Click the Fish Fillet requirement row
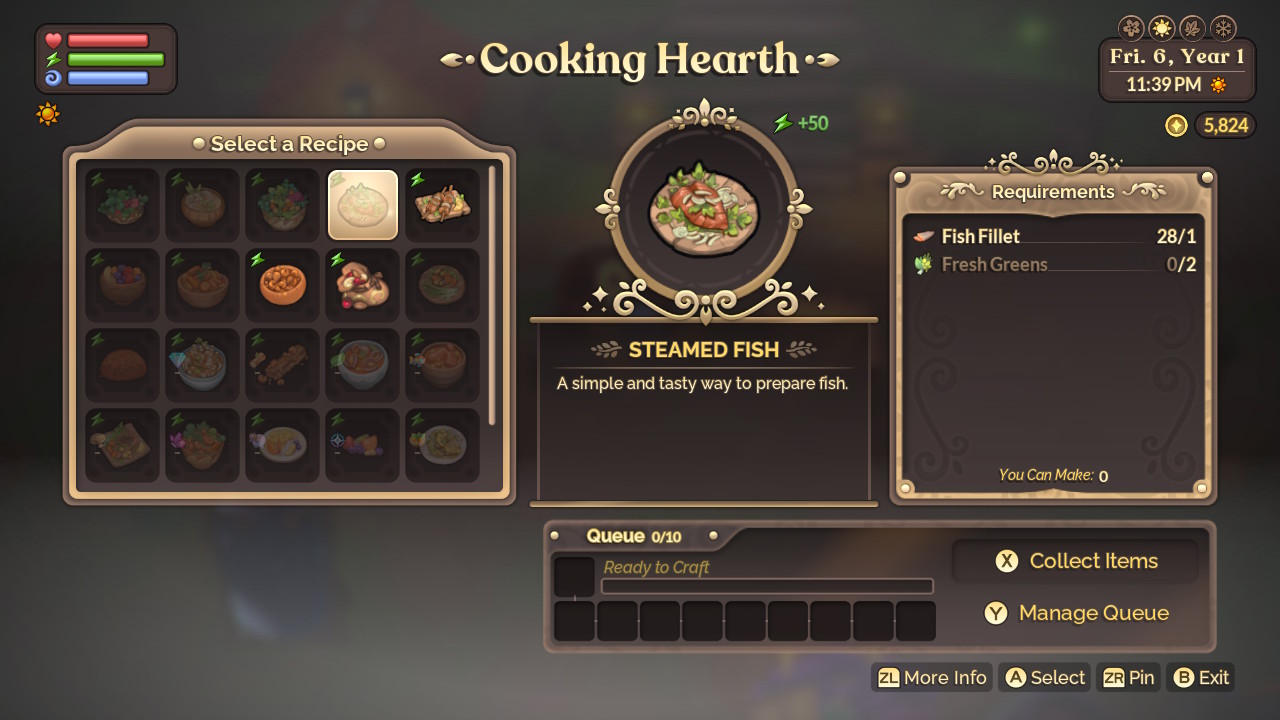Screen dimensions: 1280x720 (x=1054, y=237)
